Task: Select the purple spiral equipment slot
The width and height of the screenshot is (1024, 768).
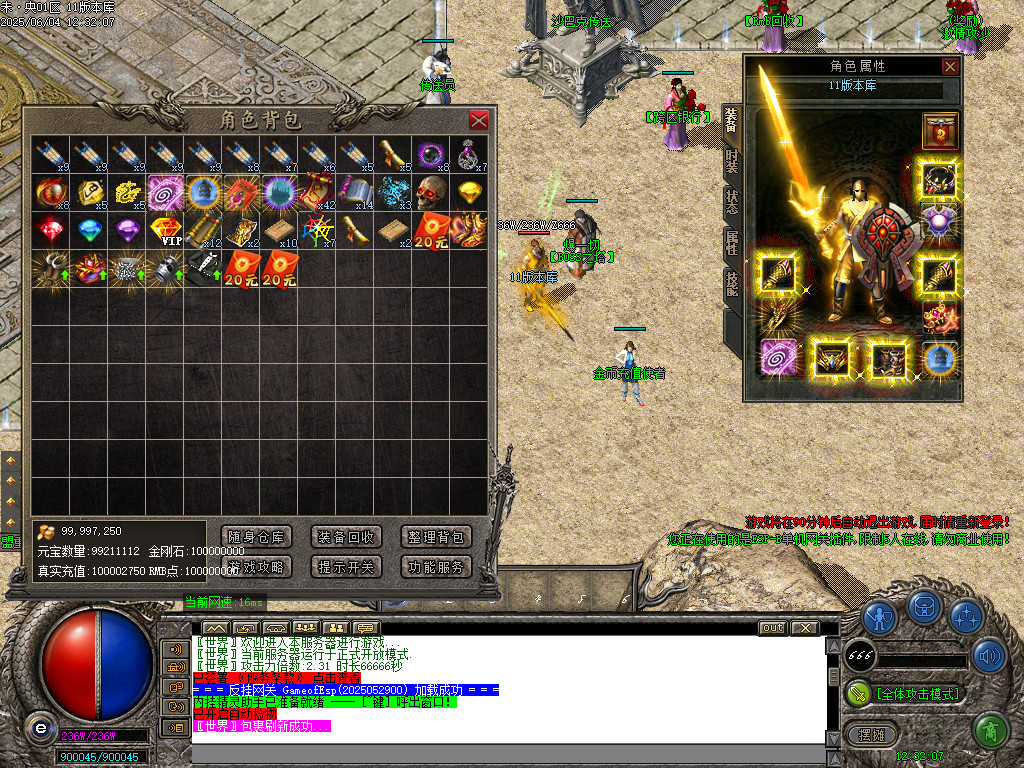Action: pos(778,357)
